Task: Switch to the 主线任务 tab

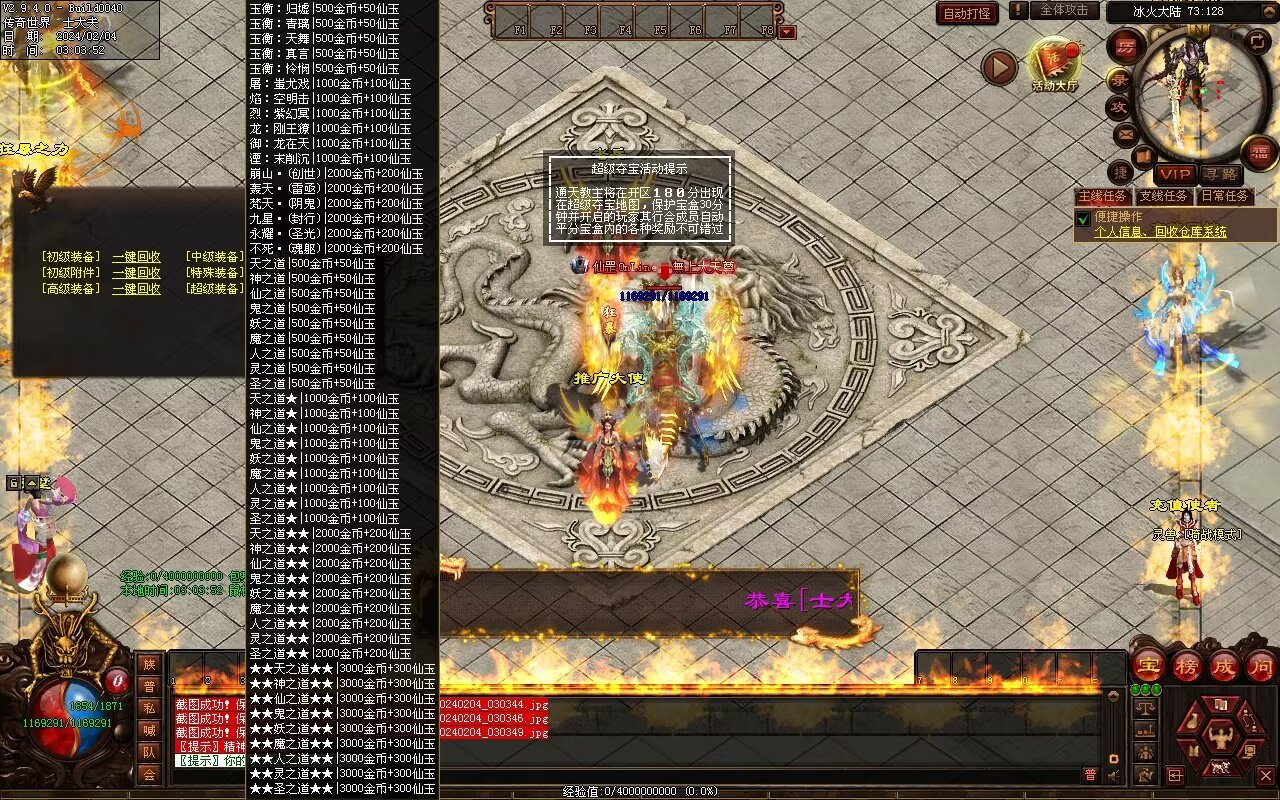Action: click(1102, 196)
